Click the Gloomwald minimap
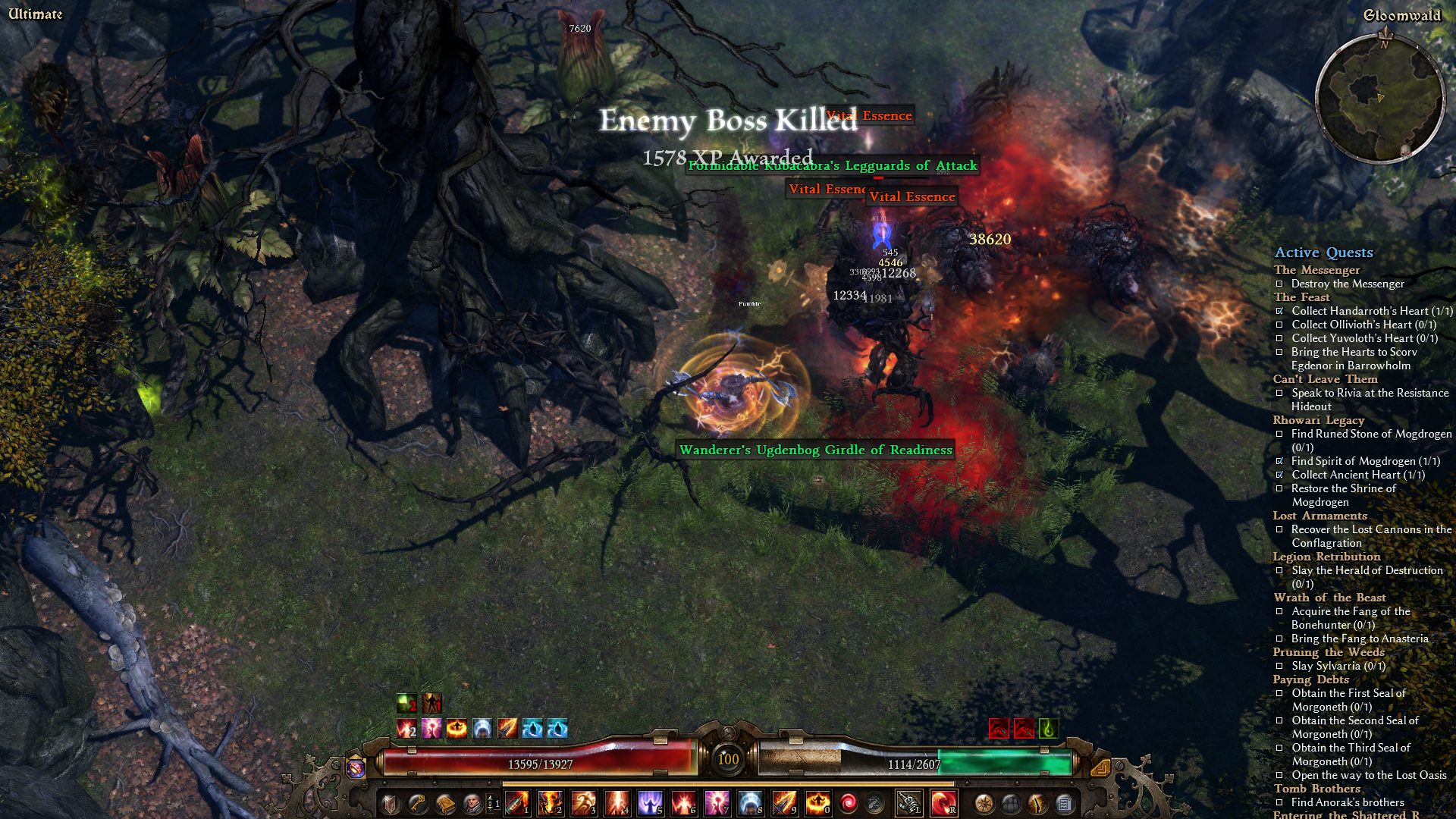Screen dimensions: 1456x819 click(x=1379, y=98)
